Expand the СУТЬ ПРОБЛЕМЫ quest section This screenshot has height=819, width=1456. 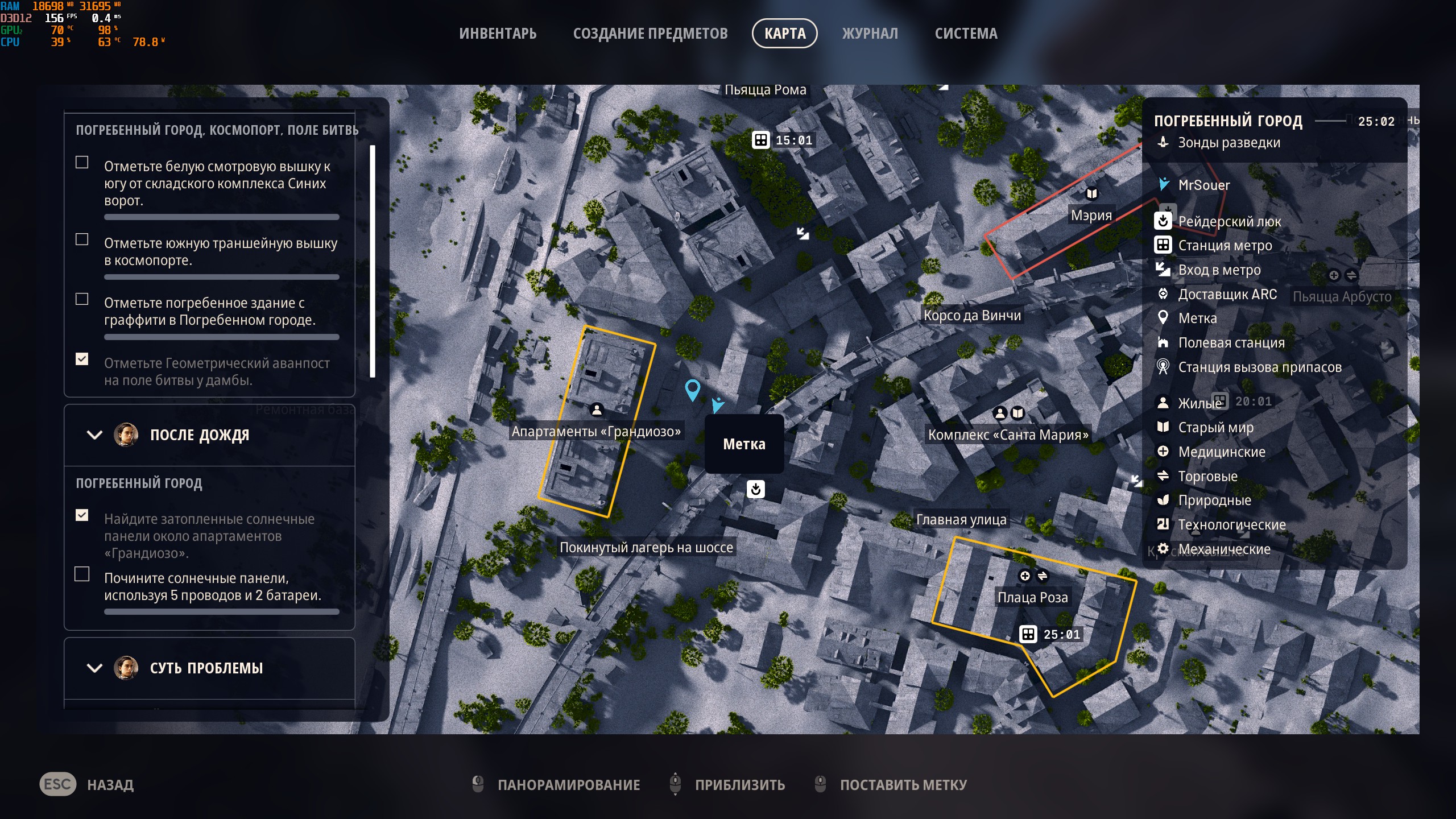point(94,668)
